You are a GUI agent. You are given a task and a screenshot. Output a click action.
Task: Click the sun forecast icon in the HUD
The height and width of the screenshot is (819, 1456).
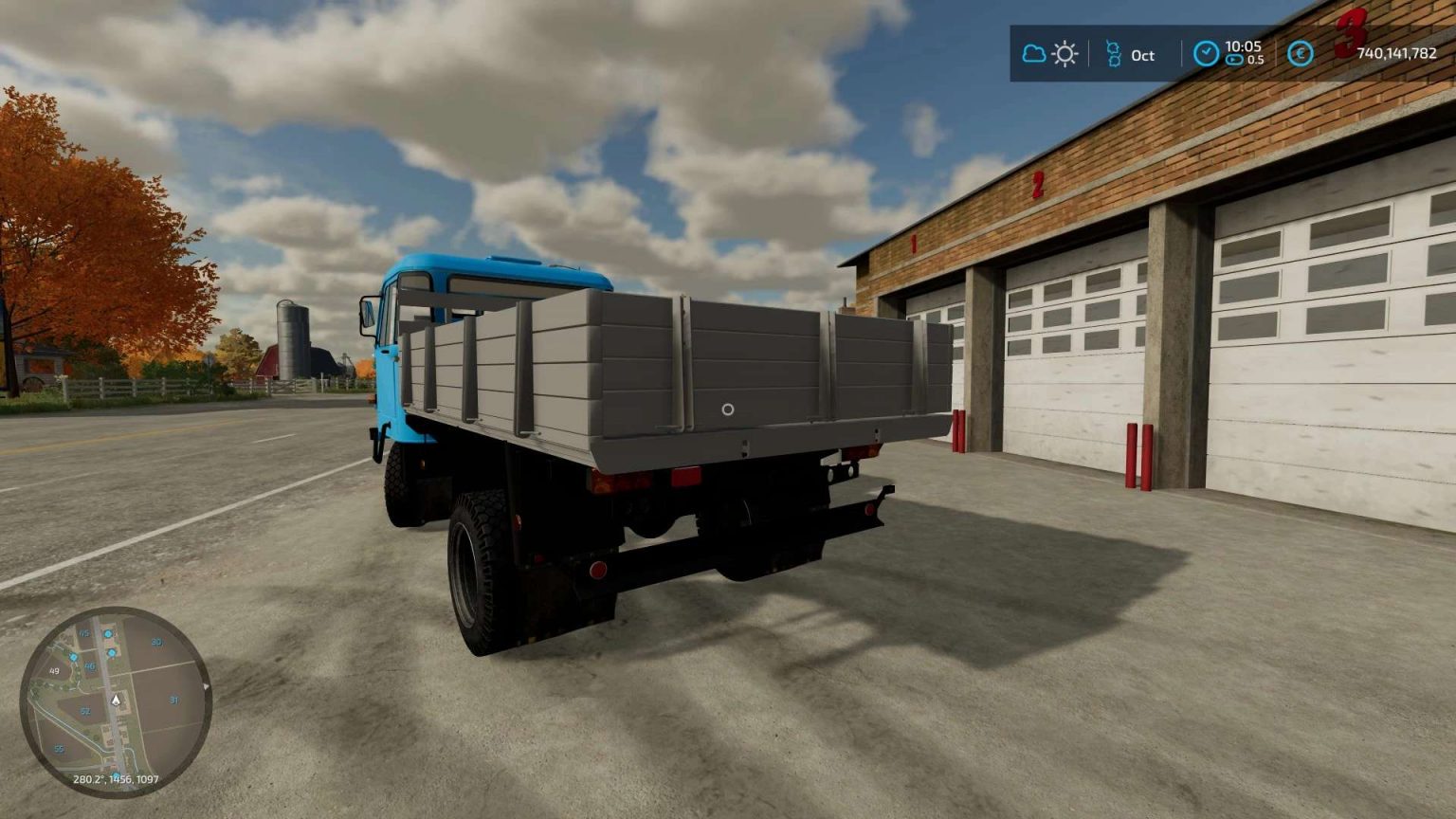click(1064, 54)
